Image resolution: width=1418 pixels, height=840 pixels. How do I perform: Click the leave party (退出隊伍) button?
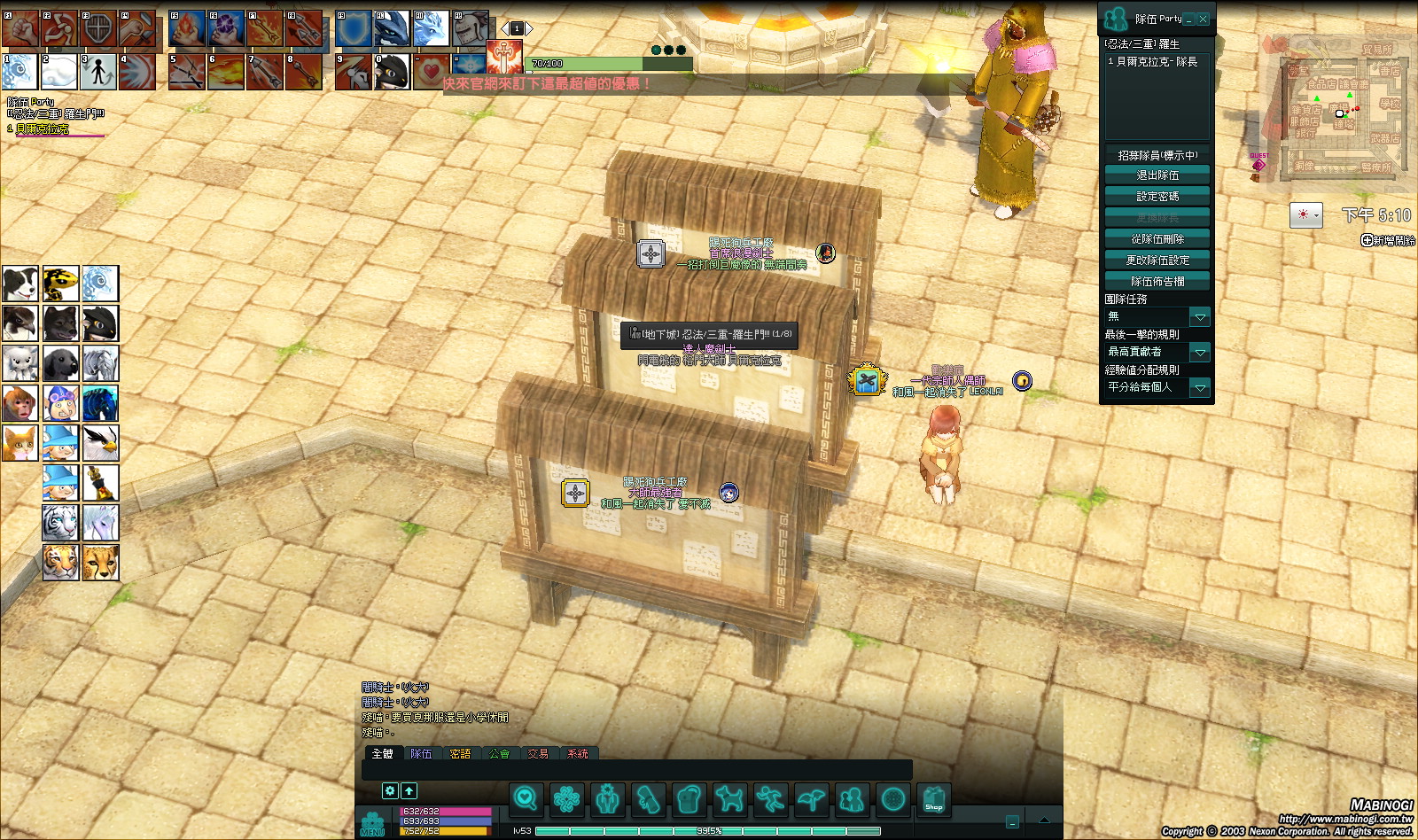[1157, 175]
